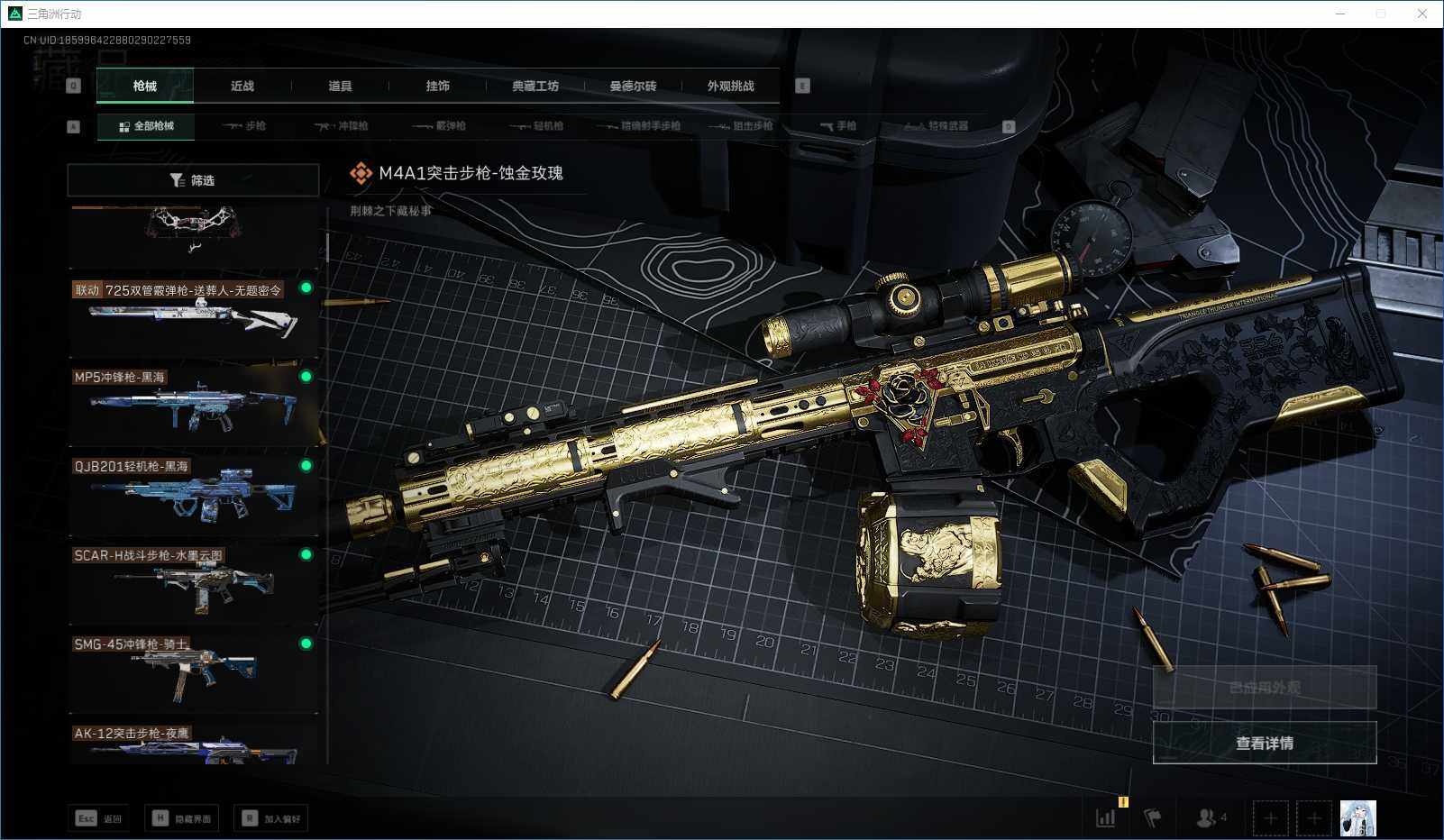Choose the SMG-45冲锋枪-骑士 skin
This screenshot has height=840, width=1444.
click(193, 671)
